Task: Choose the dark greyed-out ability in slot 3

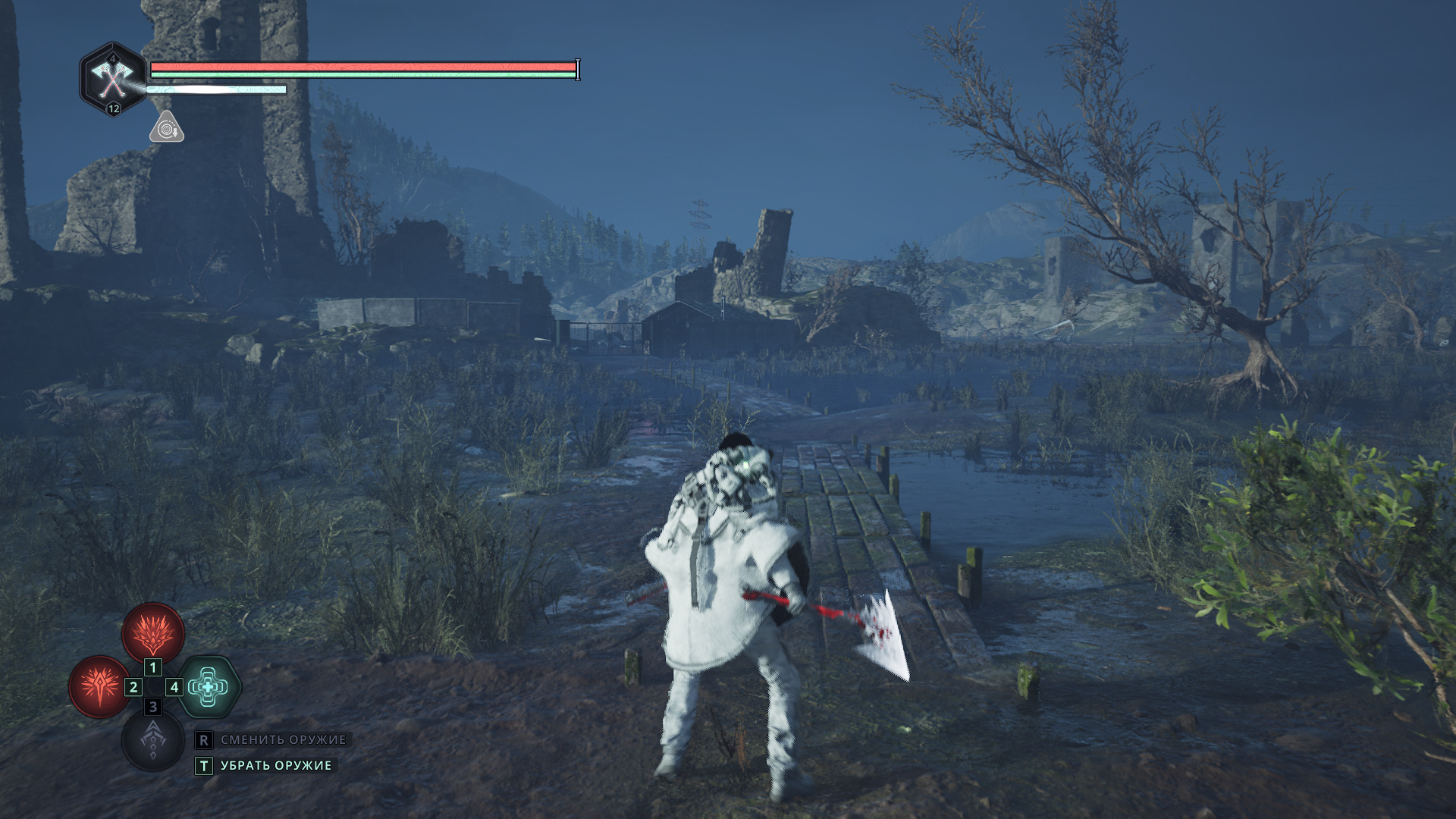Action: point(153,739)
